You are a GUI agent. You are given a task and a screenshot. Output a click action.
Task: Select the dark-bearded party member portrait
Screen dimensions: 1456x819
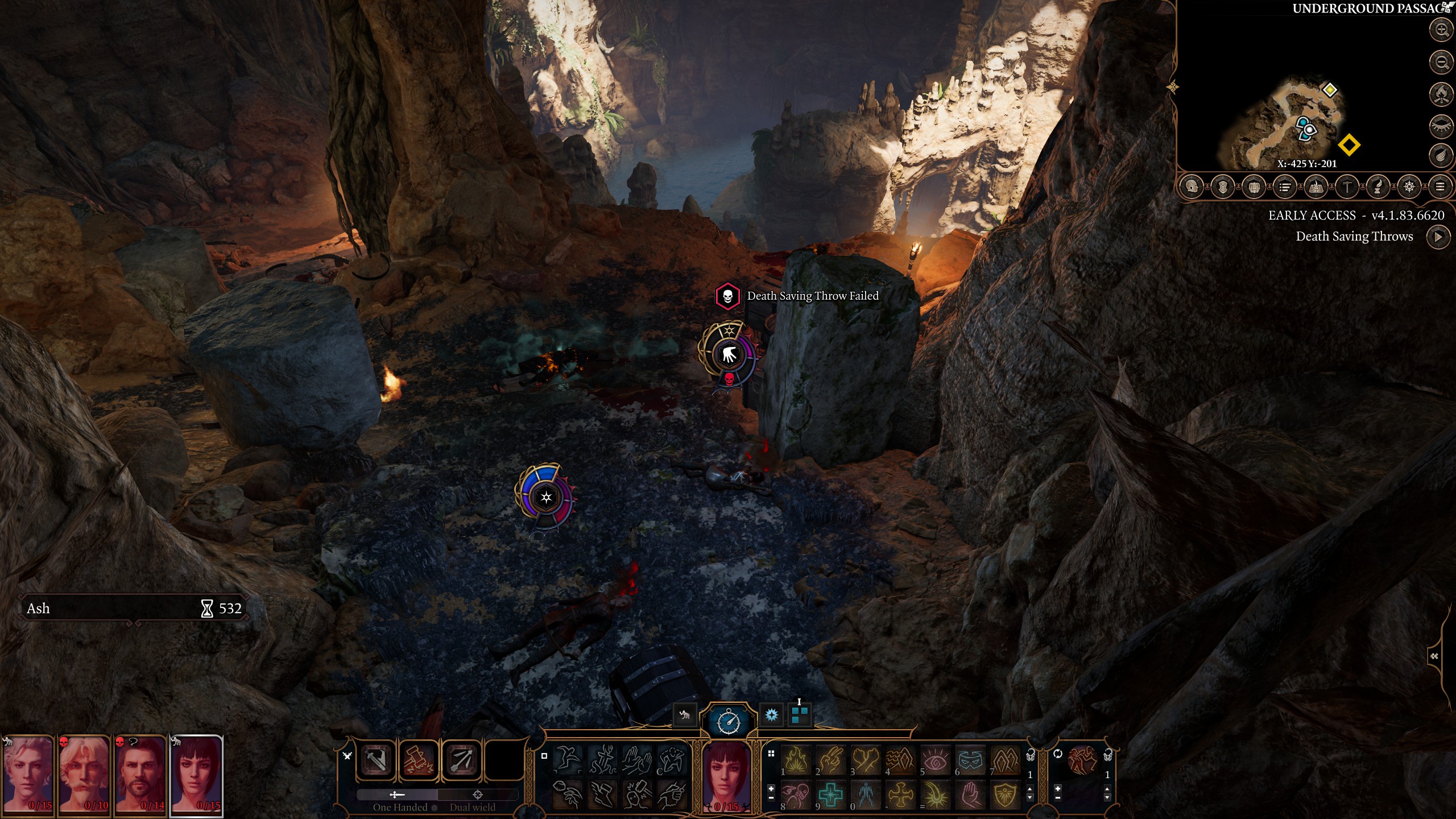coord(140,775)
